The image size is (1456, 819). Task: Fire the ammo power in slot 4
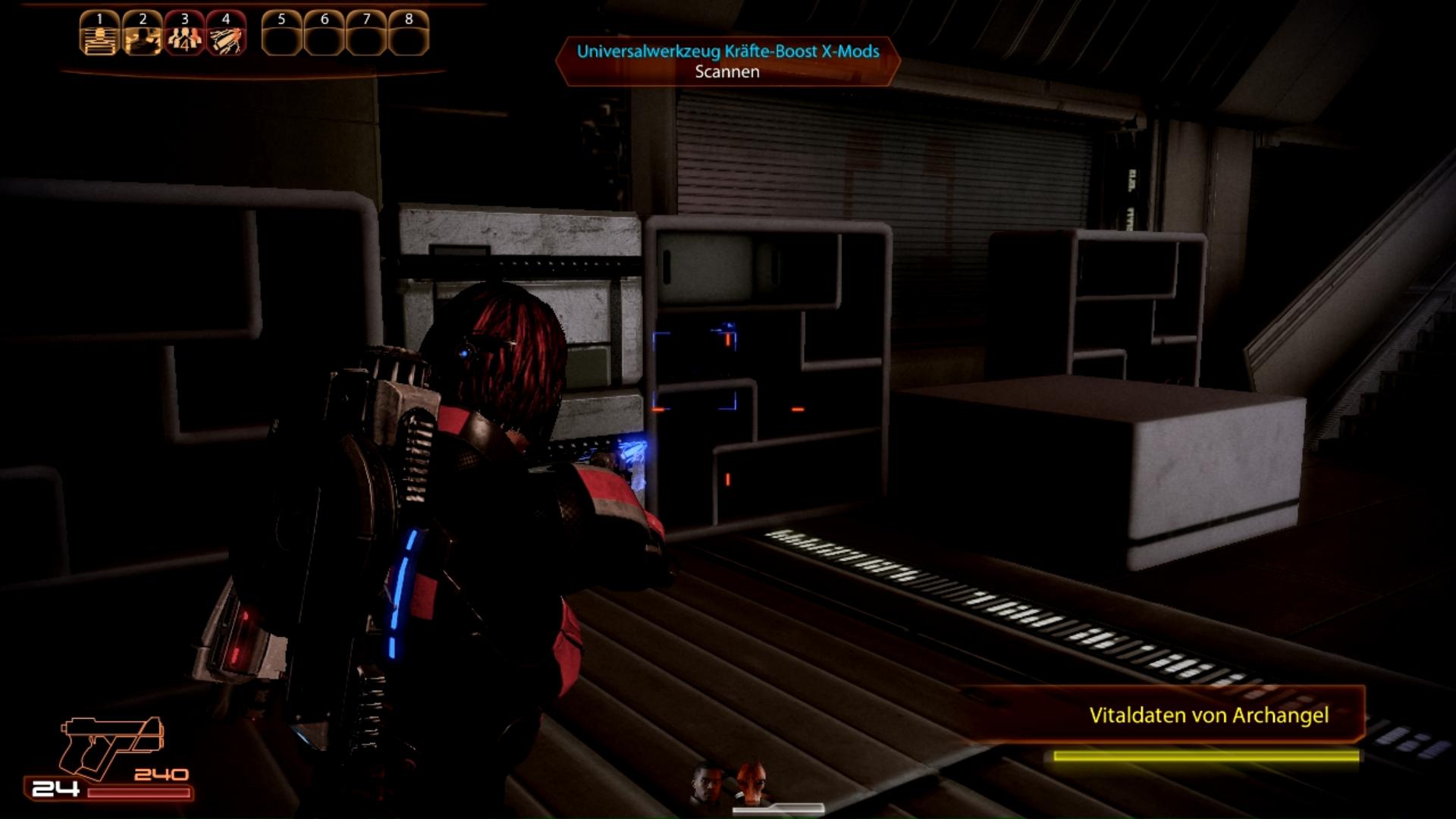coord(226,34)
